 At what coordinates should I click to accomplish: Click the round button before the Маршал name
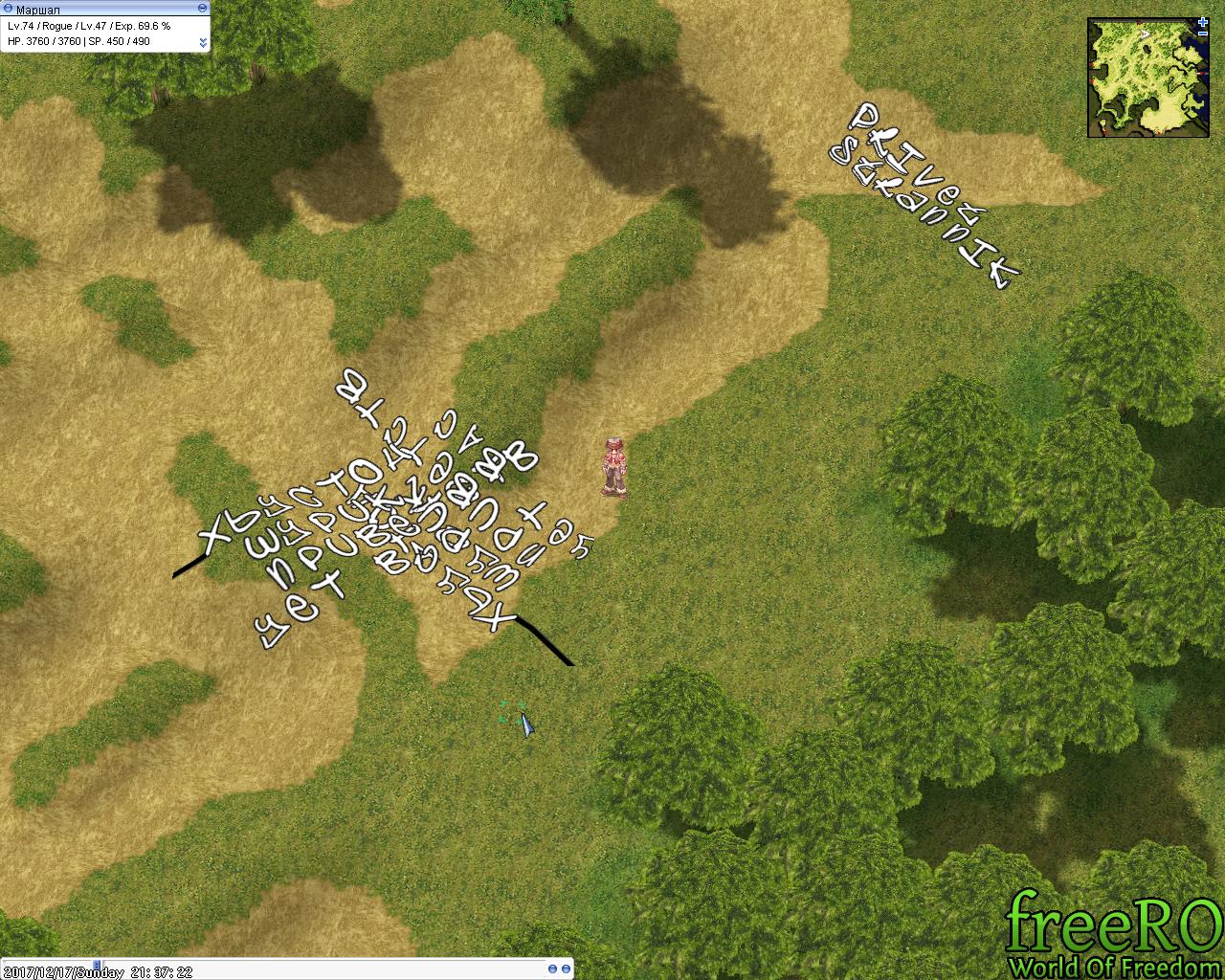click(9, 8)
